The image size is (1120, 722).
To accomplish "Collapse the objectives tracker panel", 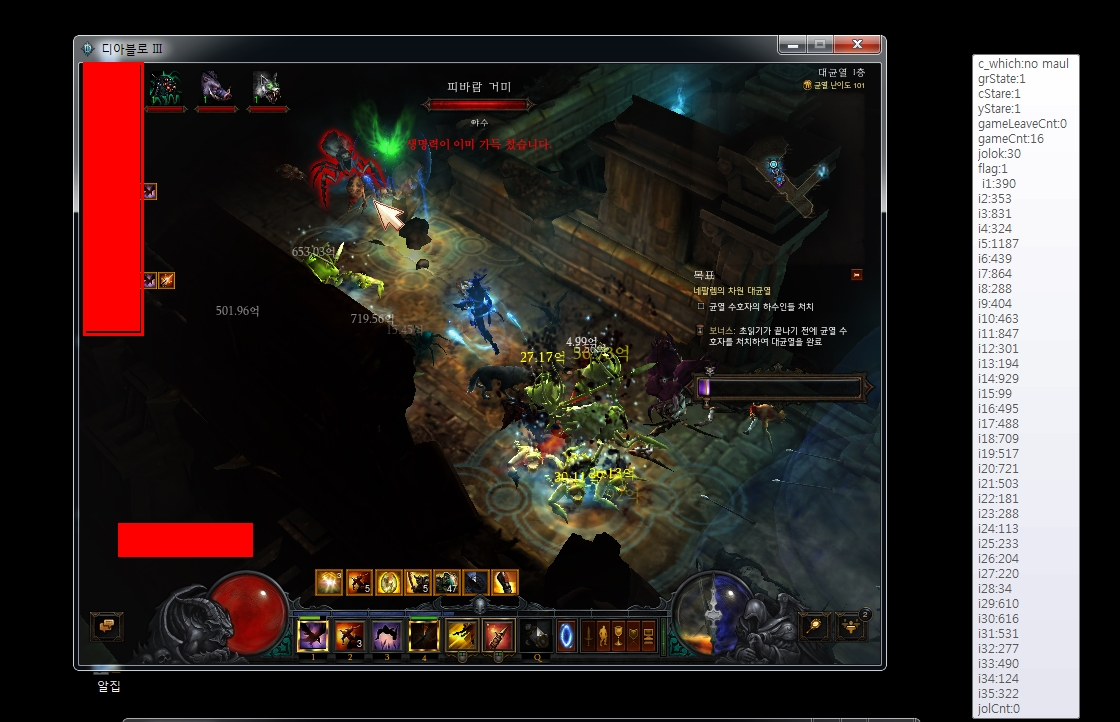I will [857, 275].
